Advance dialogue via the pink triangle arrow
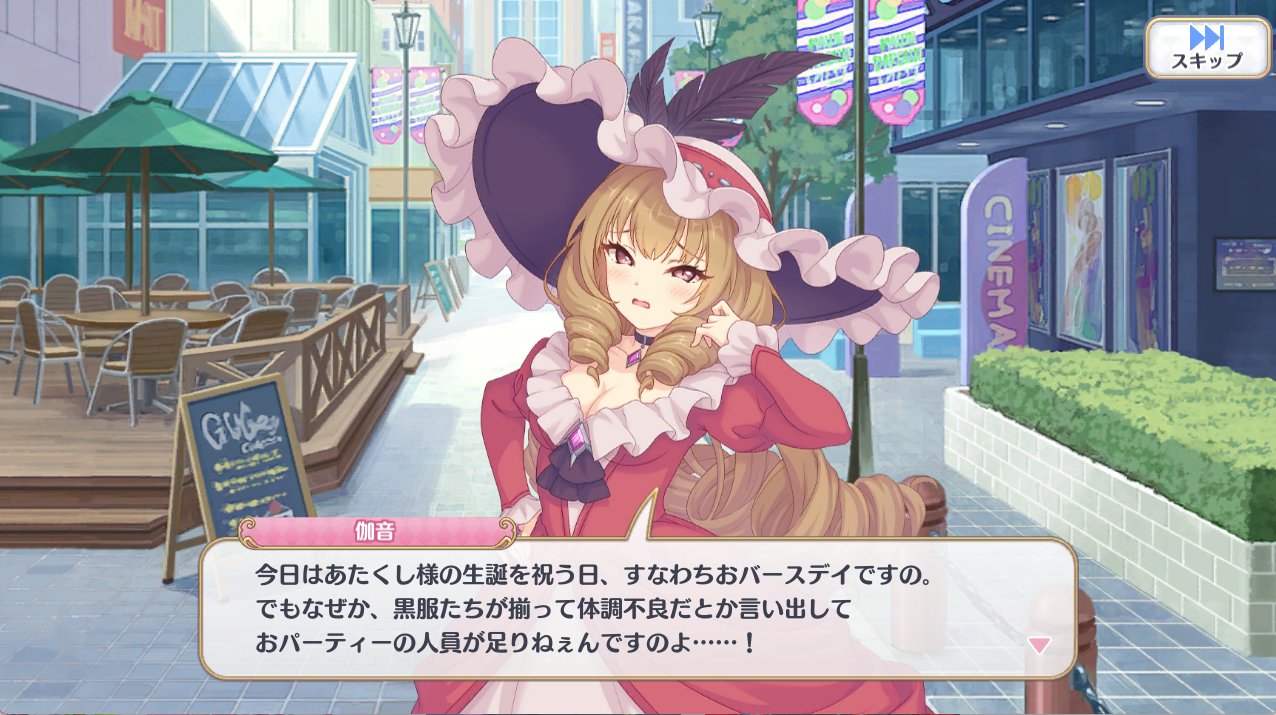1276x715 pixels. (x=1040, y=645)
